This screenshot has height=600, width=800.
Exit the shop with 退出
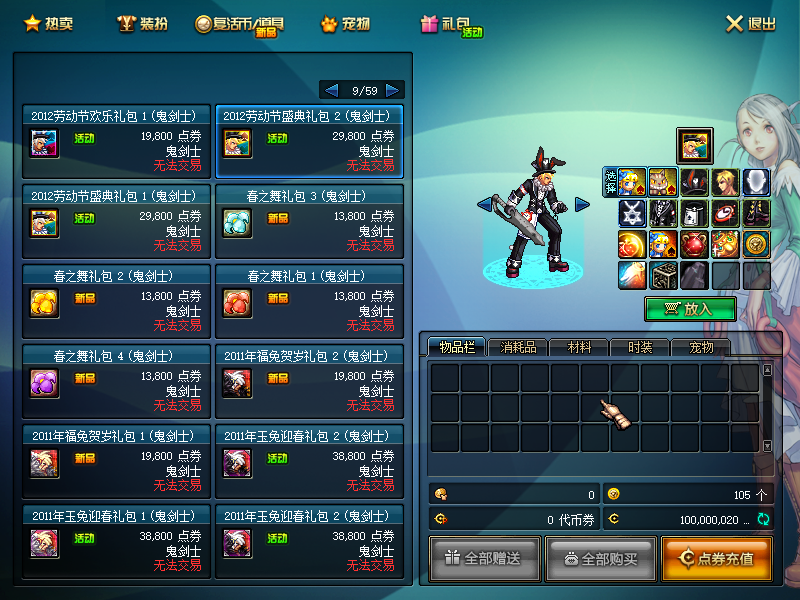[750, 24]
